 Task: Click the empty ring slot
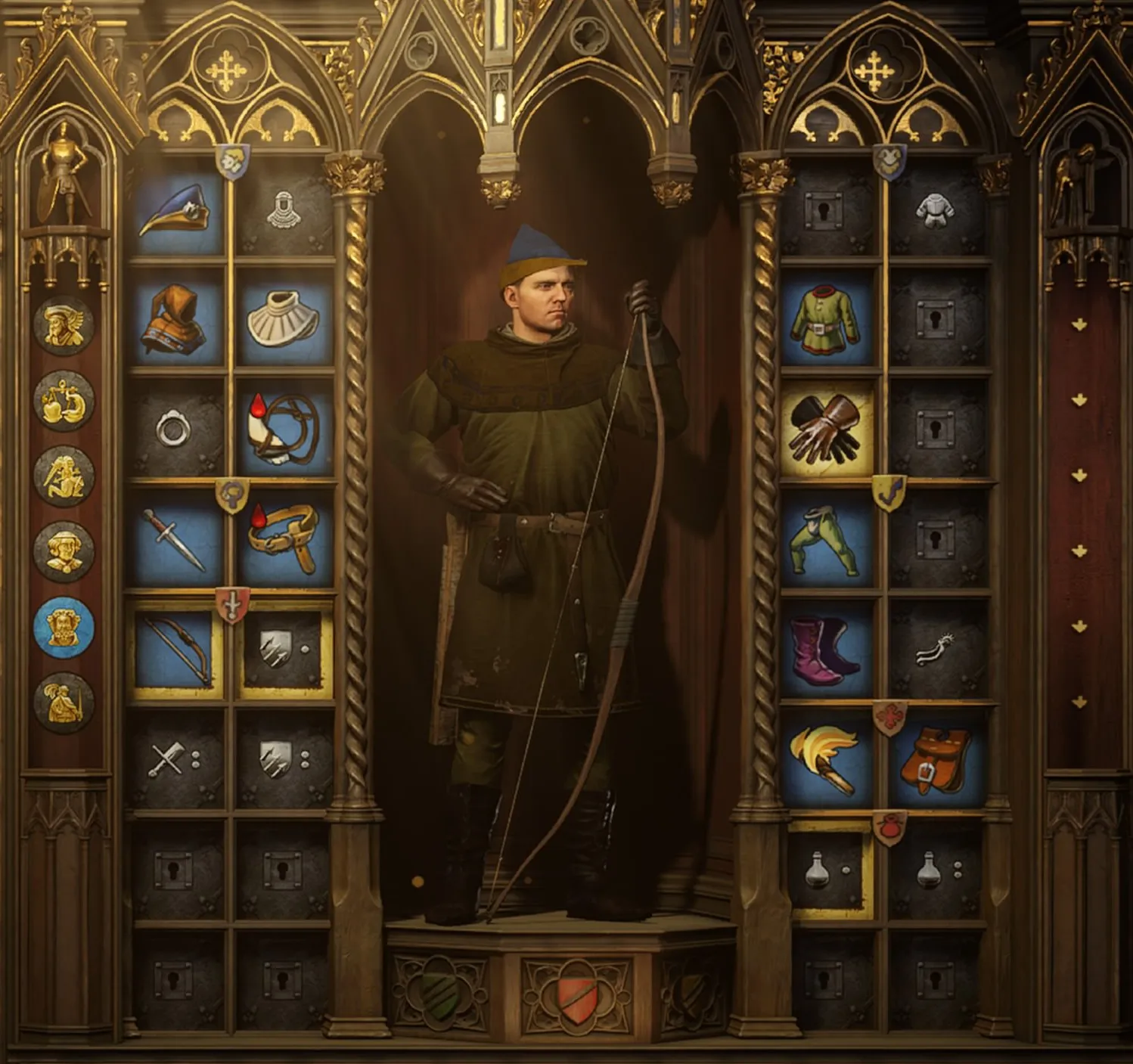tap(175, 430)
